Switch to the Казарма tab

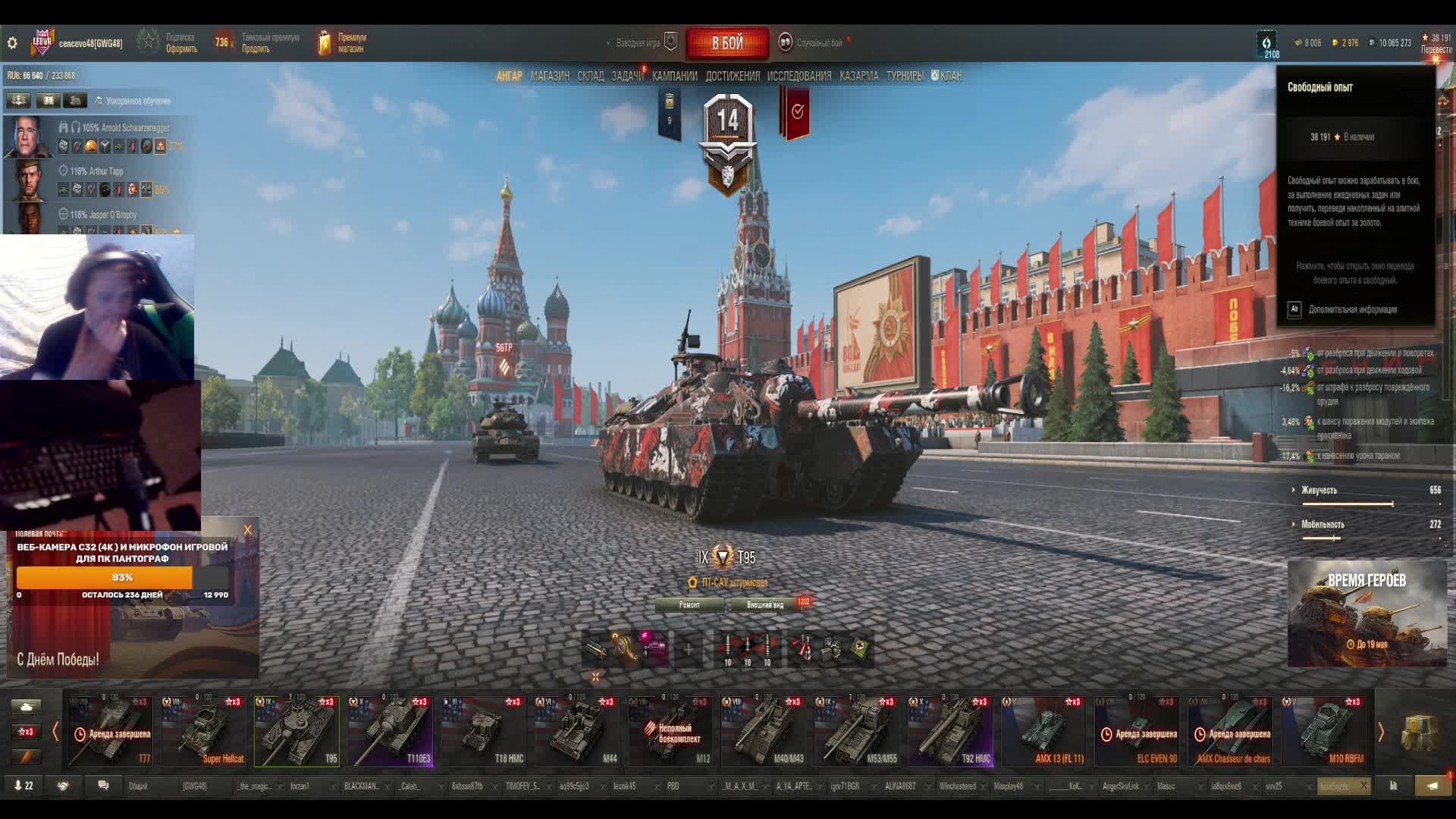pyautogui.click(x=858, y=76)
